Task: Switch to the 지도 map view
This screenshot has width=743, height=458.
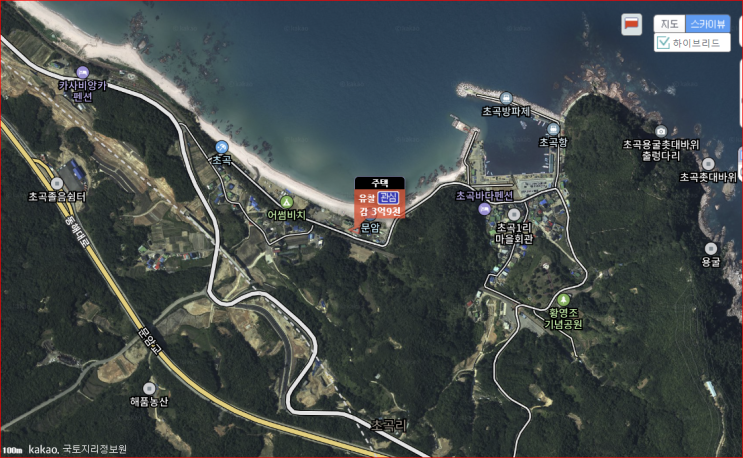Action: 670,23
